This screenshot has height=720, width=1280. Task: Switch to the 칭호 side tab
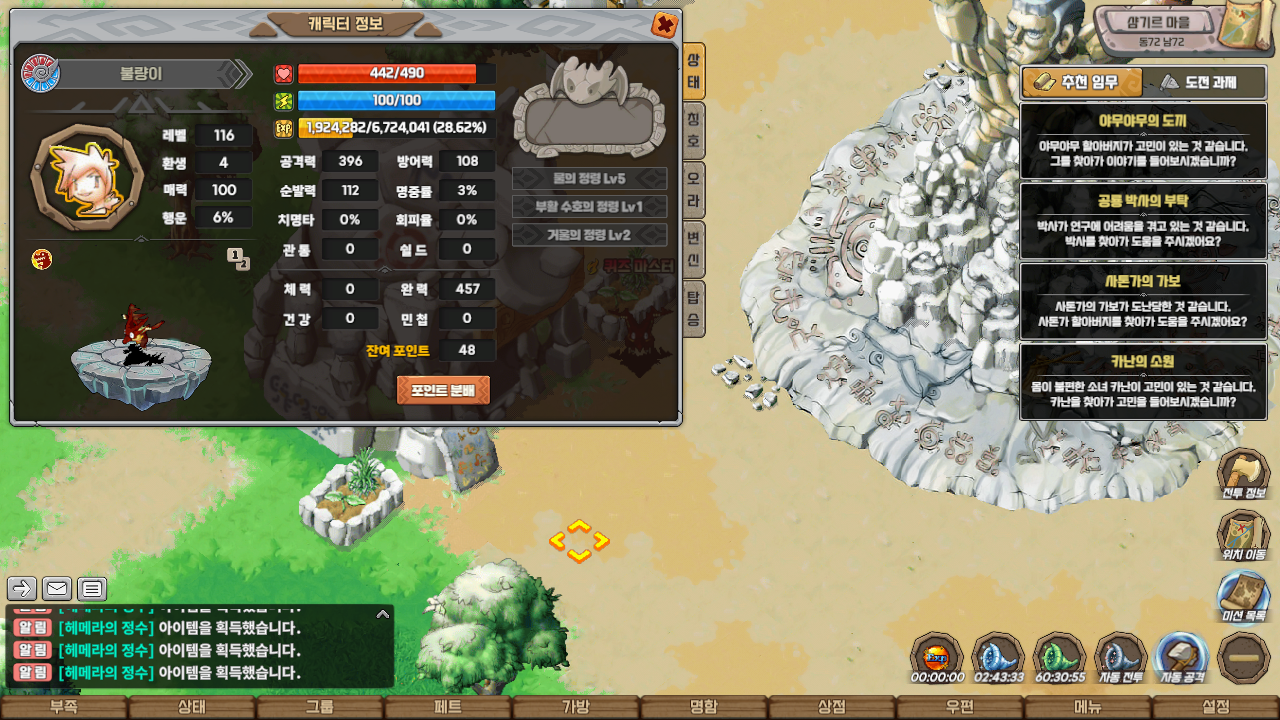tap(694, 131)
